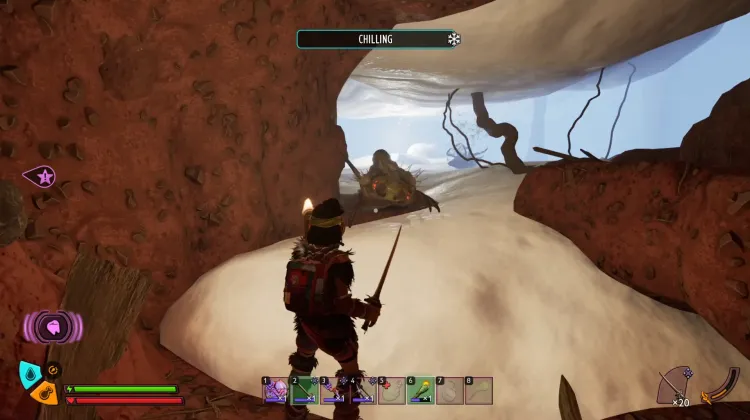Select the green highlighted hotbar slot 2
This screenshot has height=420, width=750.
point(304,390)
